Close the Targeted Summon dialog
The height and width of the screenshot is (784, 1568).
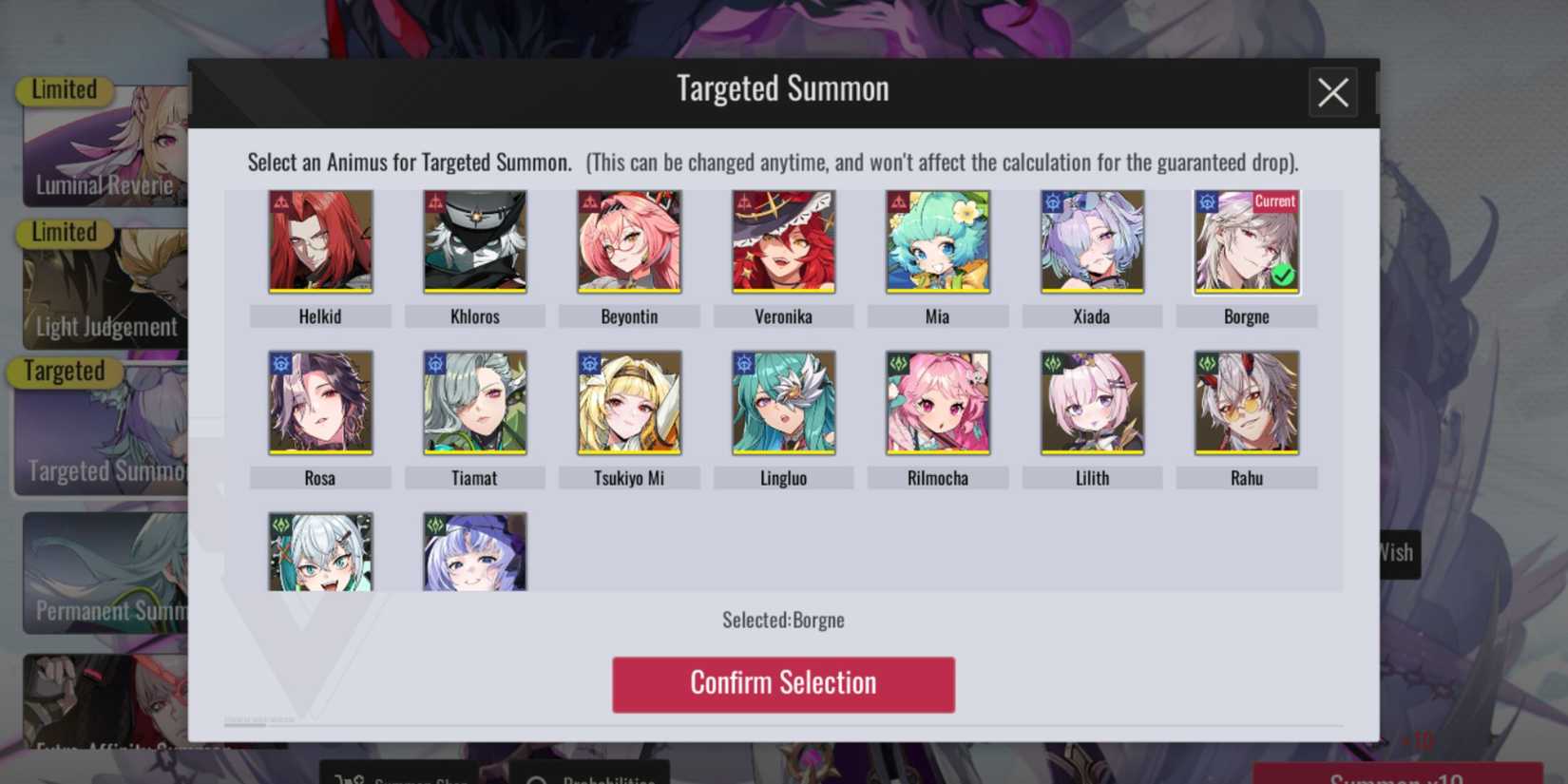point(1332,93)
